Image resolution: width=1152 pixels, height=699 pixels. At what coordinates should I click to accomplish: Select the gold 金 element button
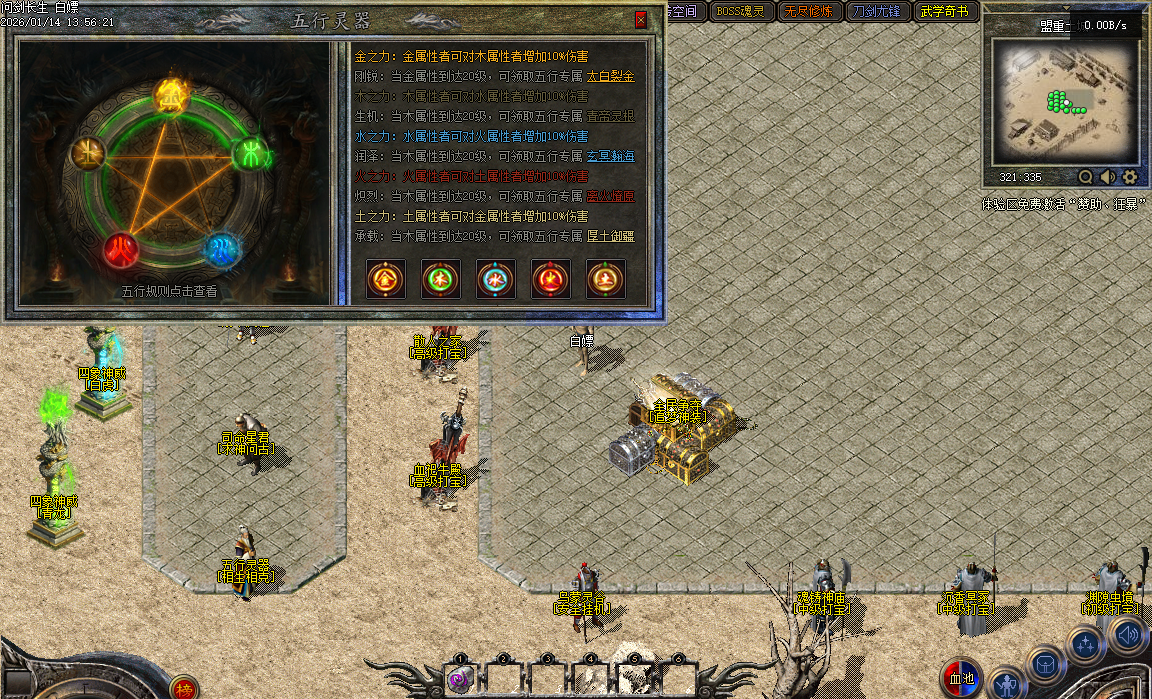click(x=386, y=279)
